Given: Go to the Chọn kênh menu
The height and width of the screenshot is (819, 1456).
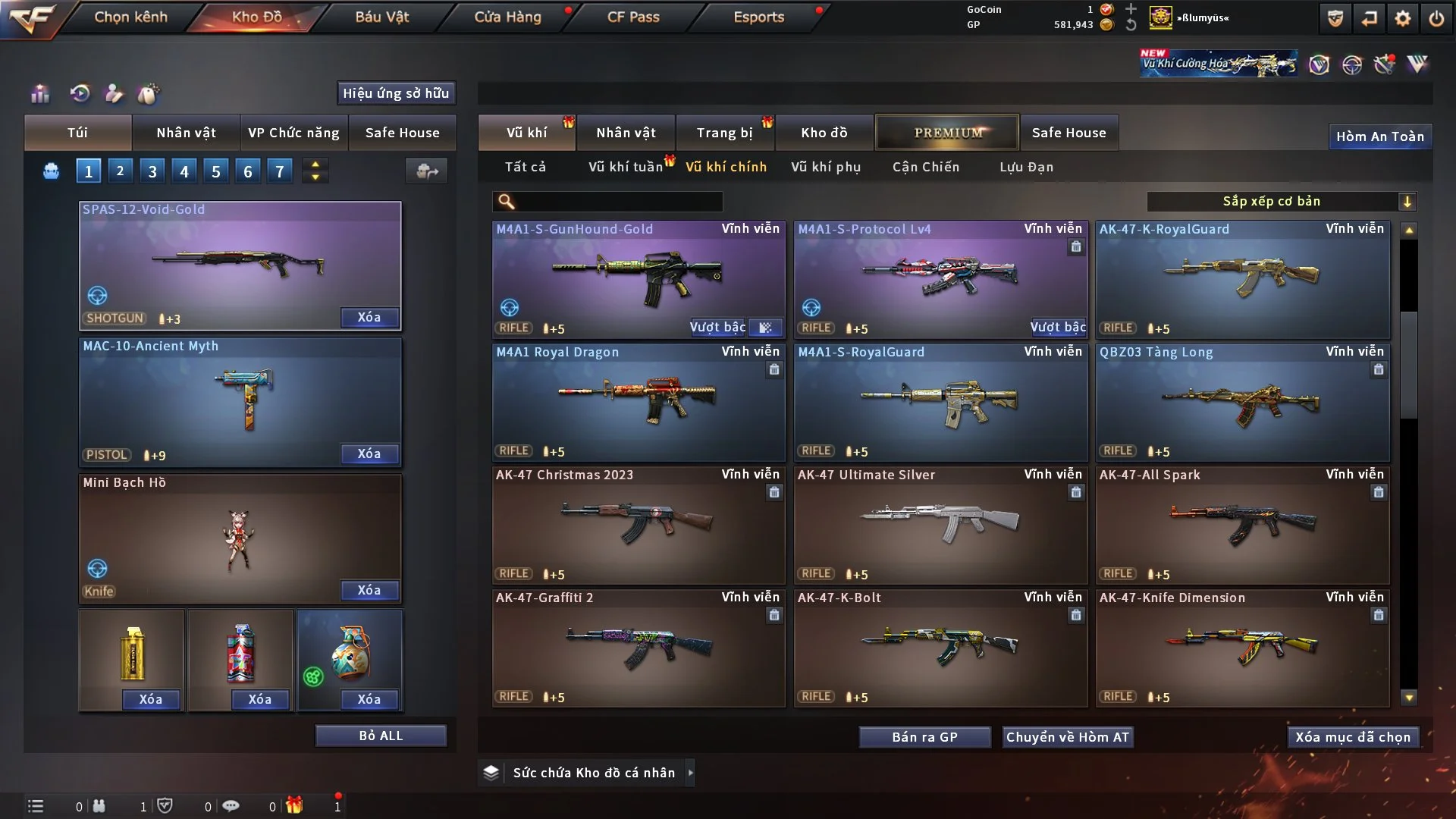Looking at the screenshot, I should click(130, 17).
